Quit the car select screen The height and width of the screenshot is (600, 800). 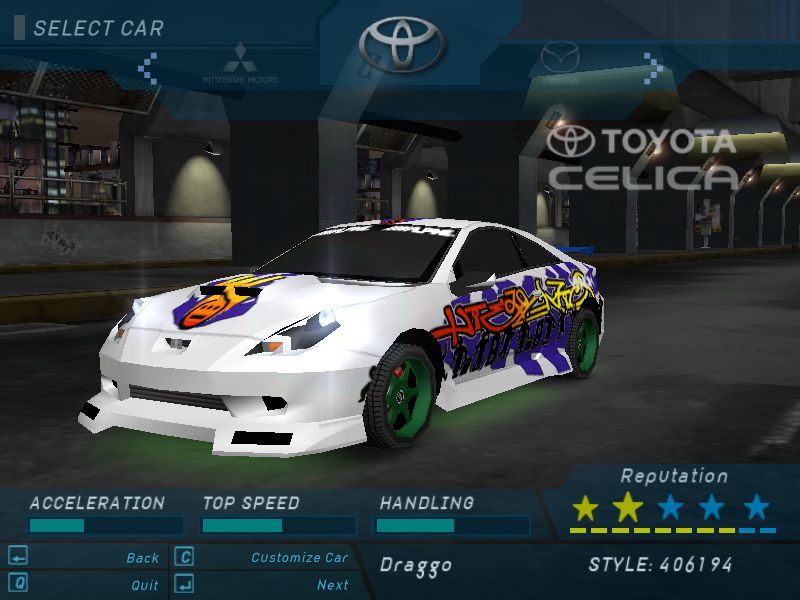(x=145, y=585)
